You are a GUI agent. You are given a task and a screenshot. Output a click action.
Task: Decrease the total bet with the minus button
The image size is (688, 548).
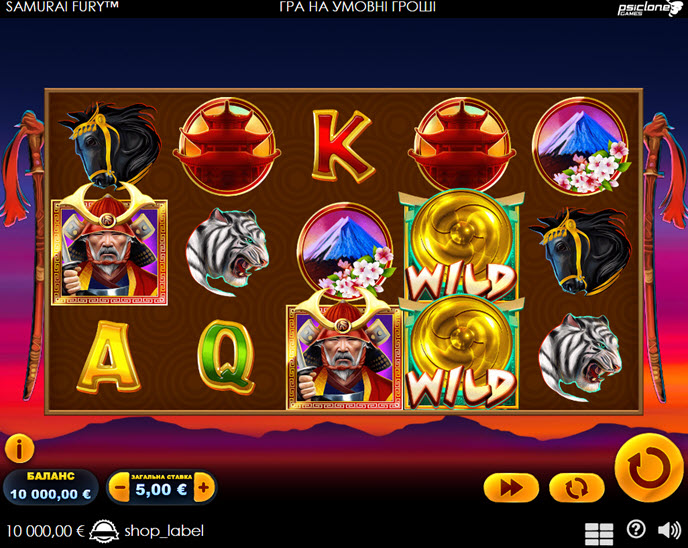point(121,488)
